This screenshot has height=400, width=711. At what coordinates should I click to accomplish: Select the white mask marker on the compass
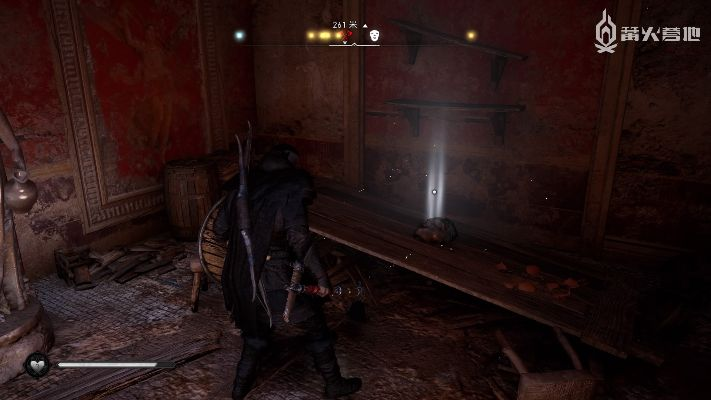(x=376, y=35)
